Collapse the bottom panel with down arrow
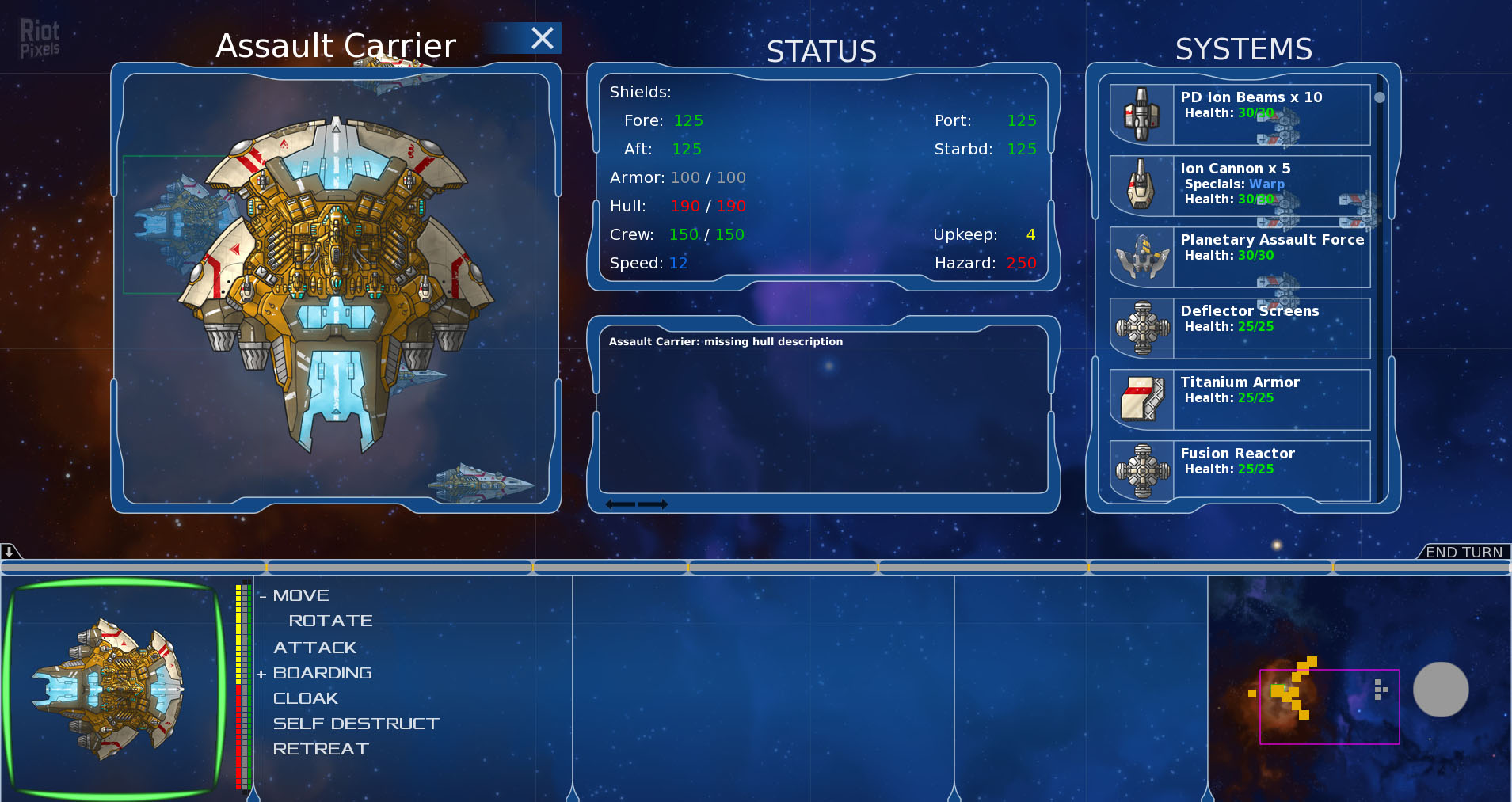Image resolution: width=1512 pixels, height=802 pixels. coord(9,551)
